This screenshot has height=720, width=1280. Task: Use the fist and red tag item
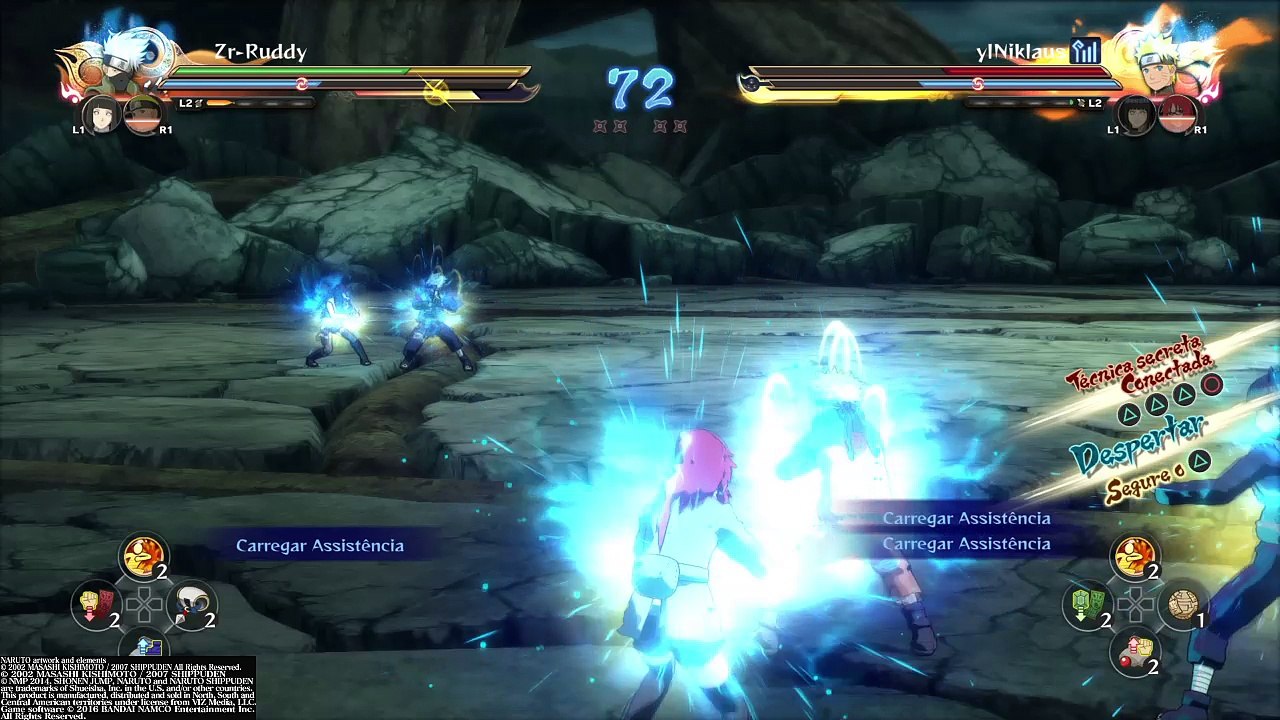coord(97,604)
